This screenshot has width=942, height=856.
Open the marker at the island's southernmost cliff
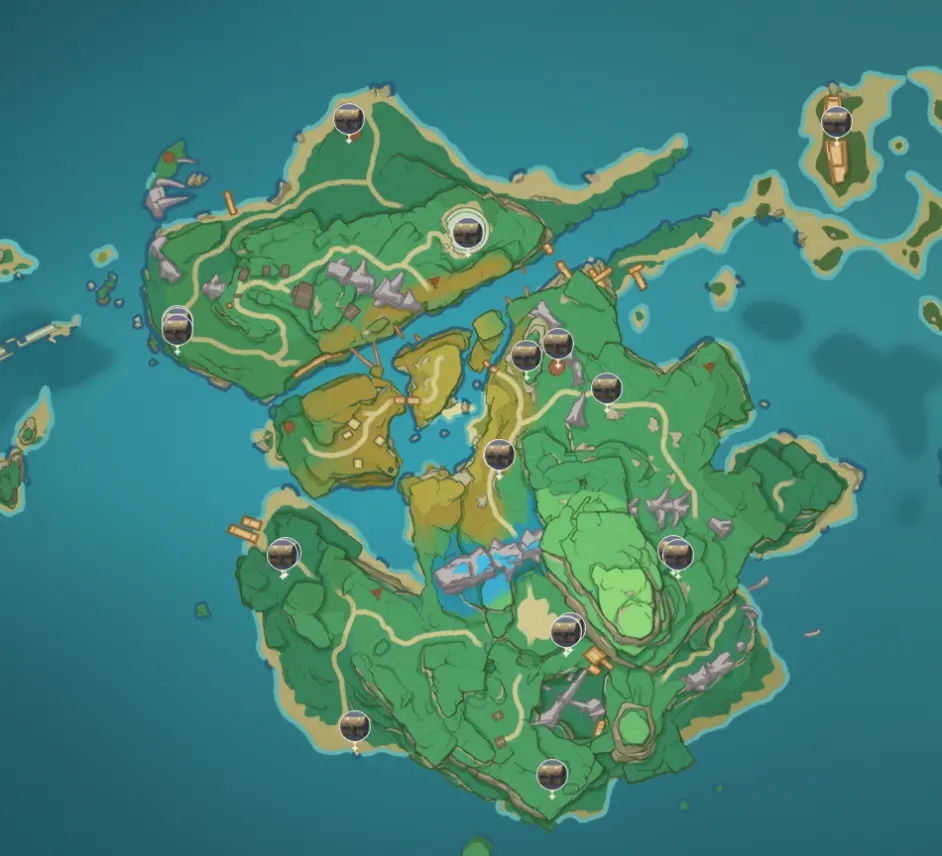coord(551,774)
